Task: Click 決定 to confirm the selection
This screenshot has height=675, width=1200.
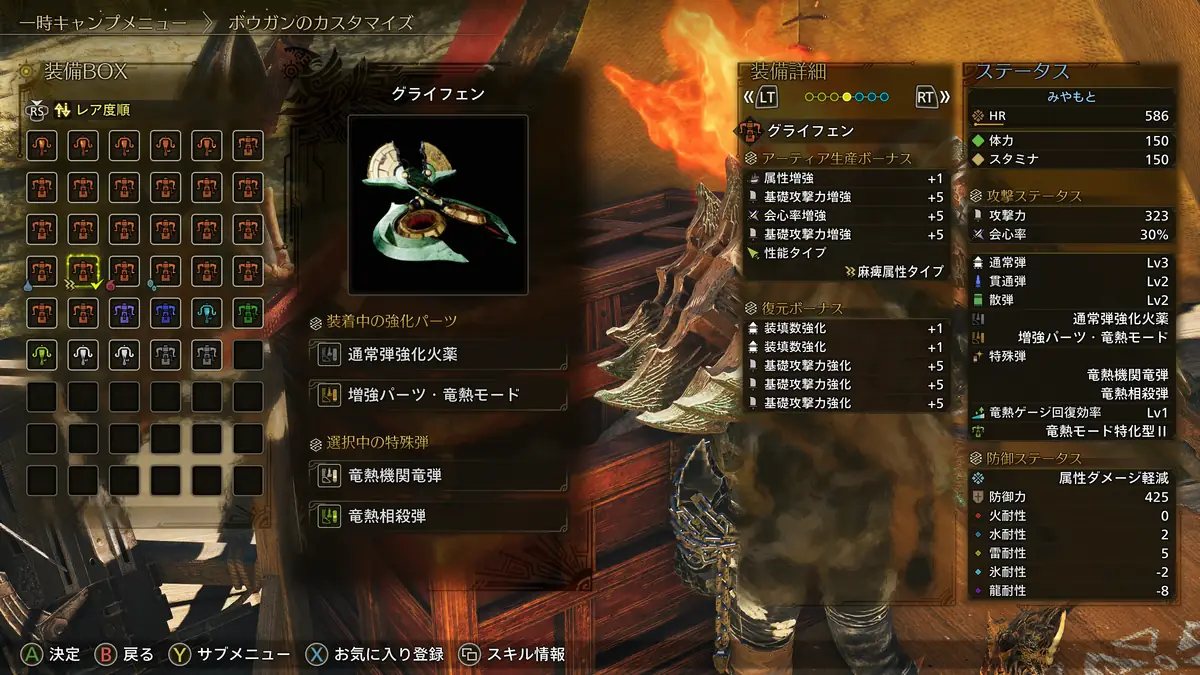Action: [52, 655]
